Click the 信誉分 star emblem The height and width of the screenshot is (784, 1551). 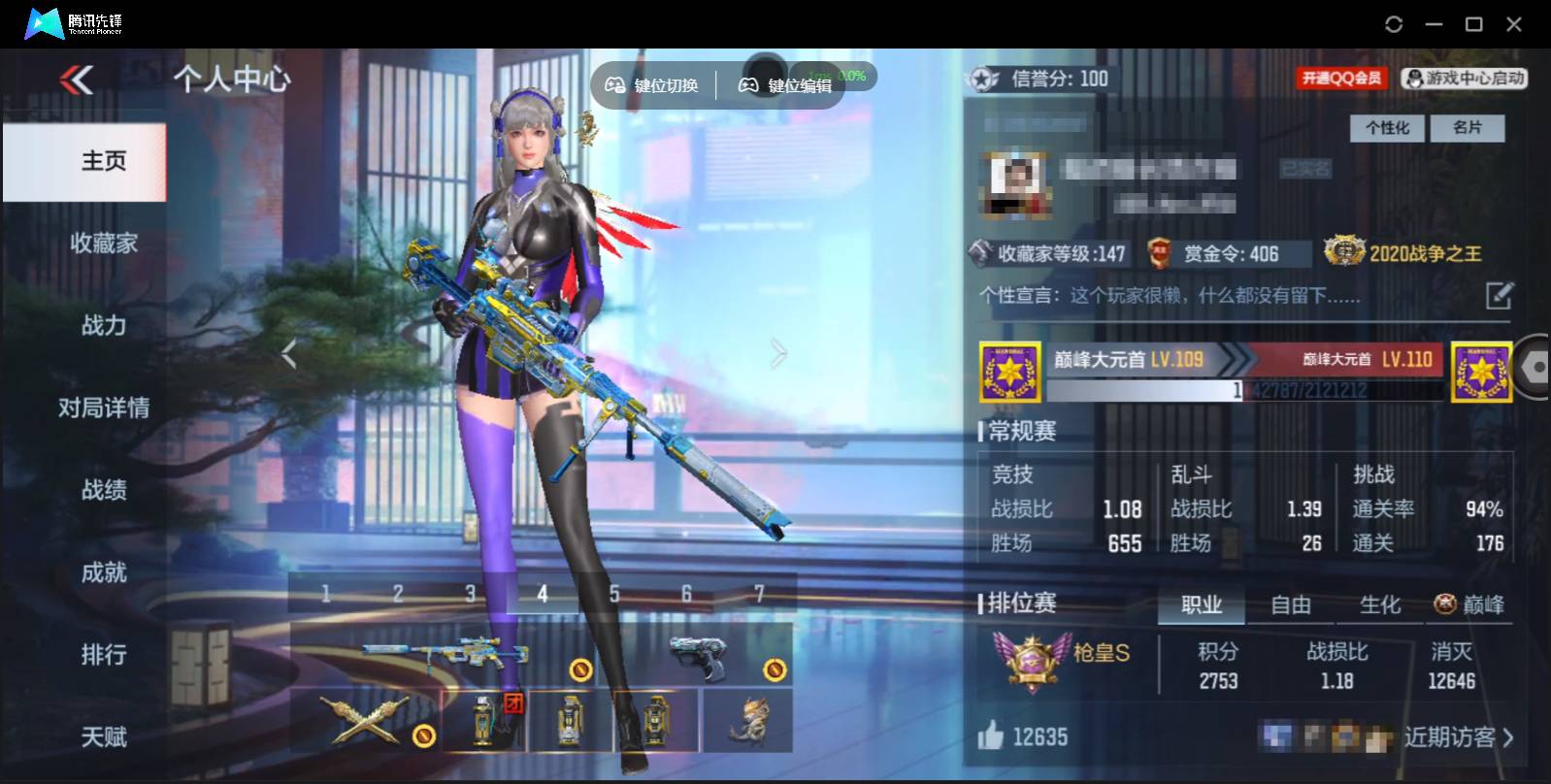pyautogui.click(x=984, y=80)
